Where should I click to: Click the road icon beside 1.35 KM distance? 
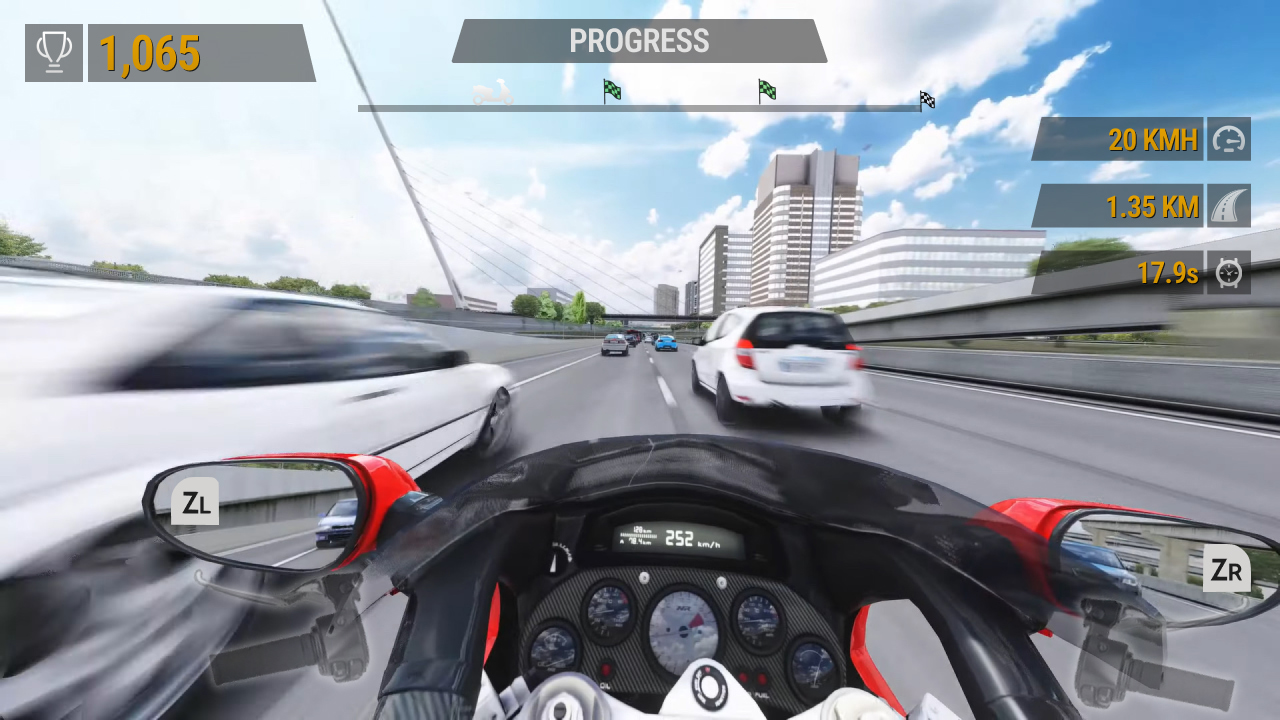[1228, 206]
